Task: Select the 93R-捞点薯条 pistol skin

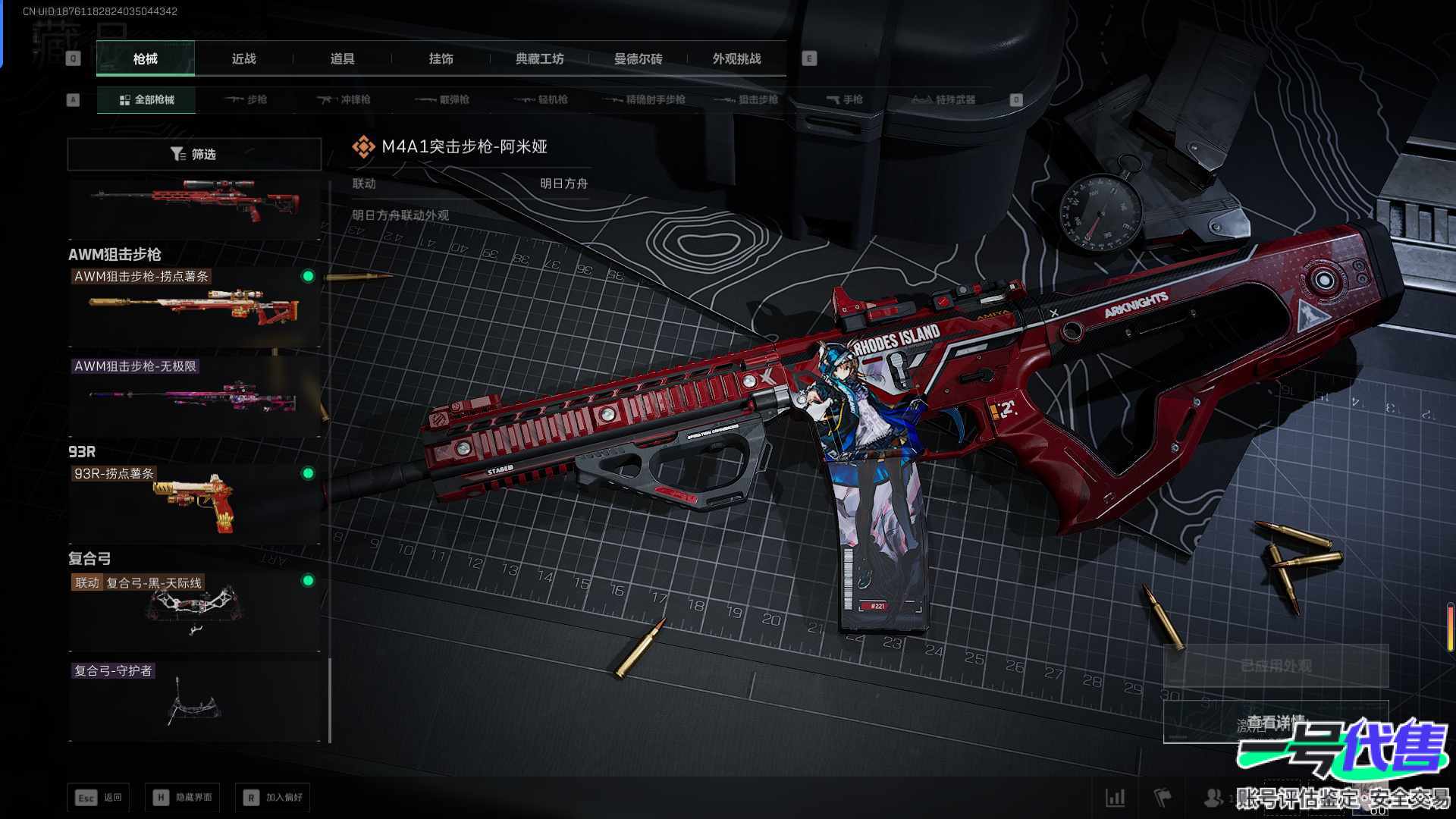Action: pyautogui.click(x=194, y=502)
